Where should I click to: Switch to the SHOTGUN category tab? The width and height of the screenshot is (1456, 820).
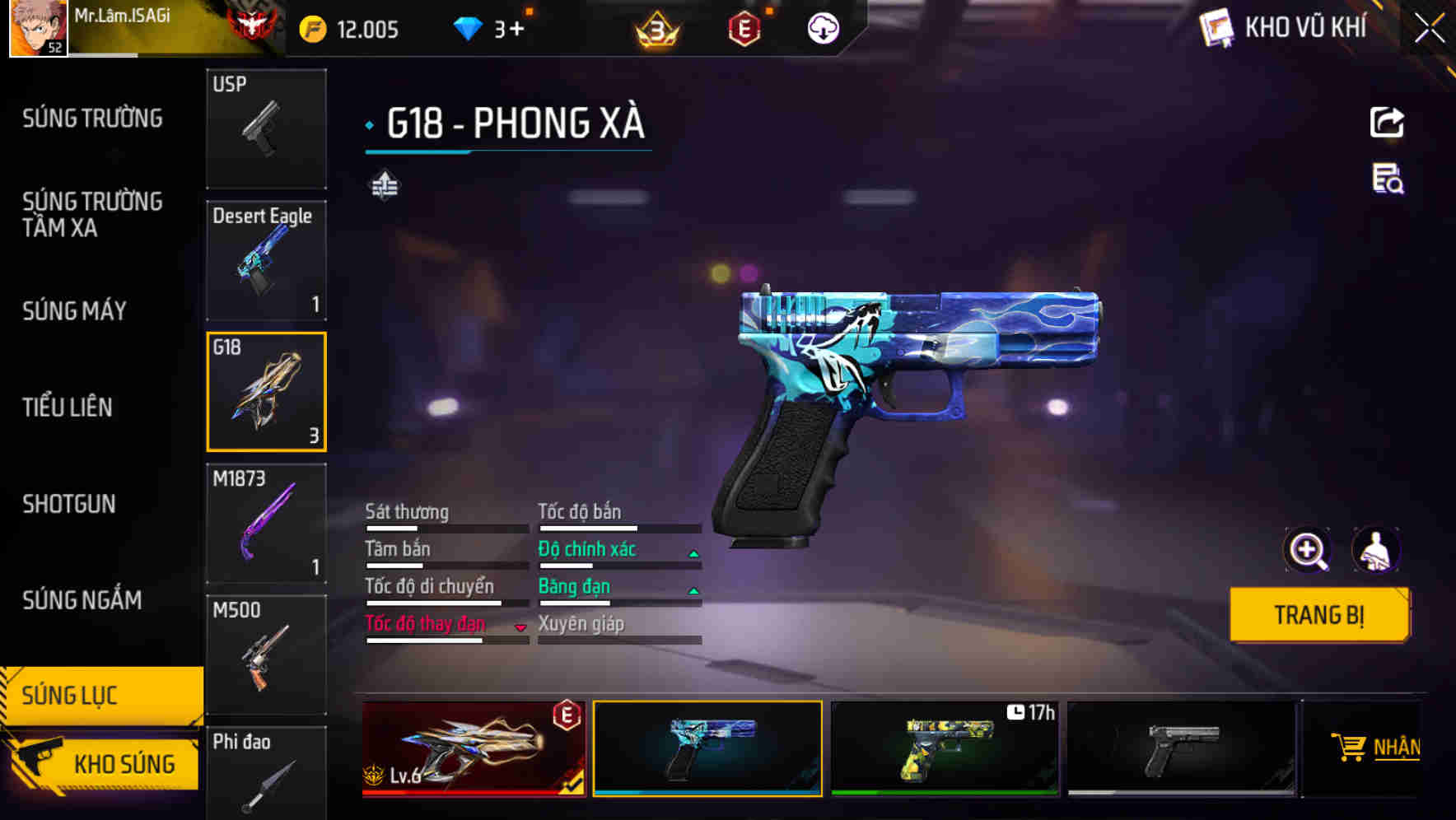tap(70, 504)
